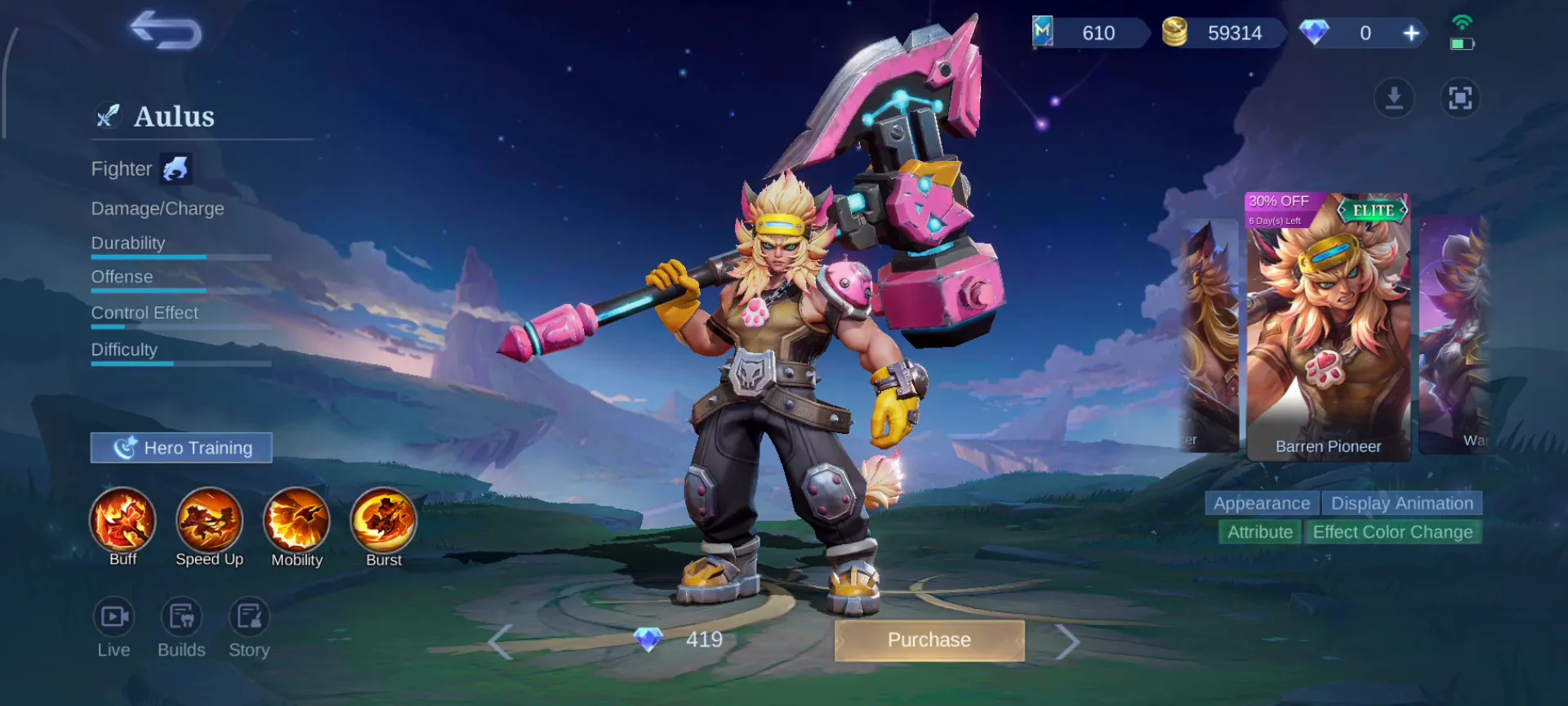Screen dimensions: 1568x706
Task: Purchase the Barren Pioneer skin
Action: click(x=929, y=640)
